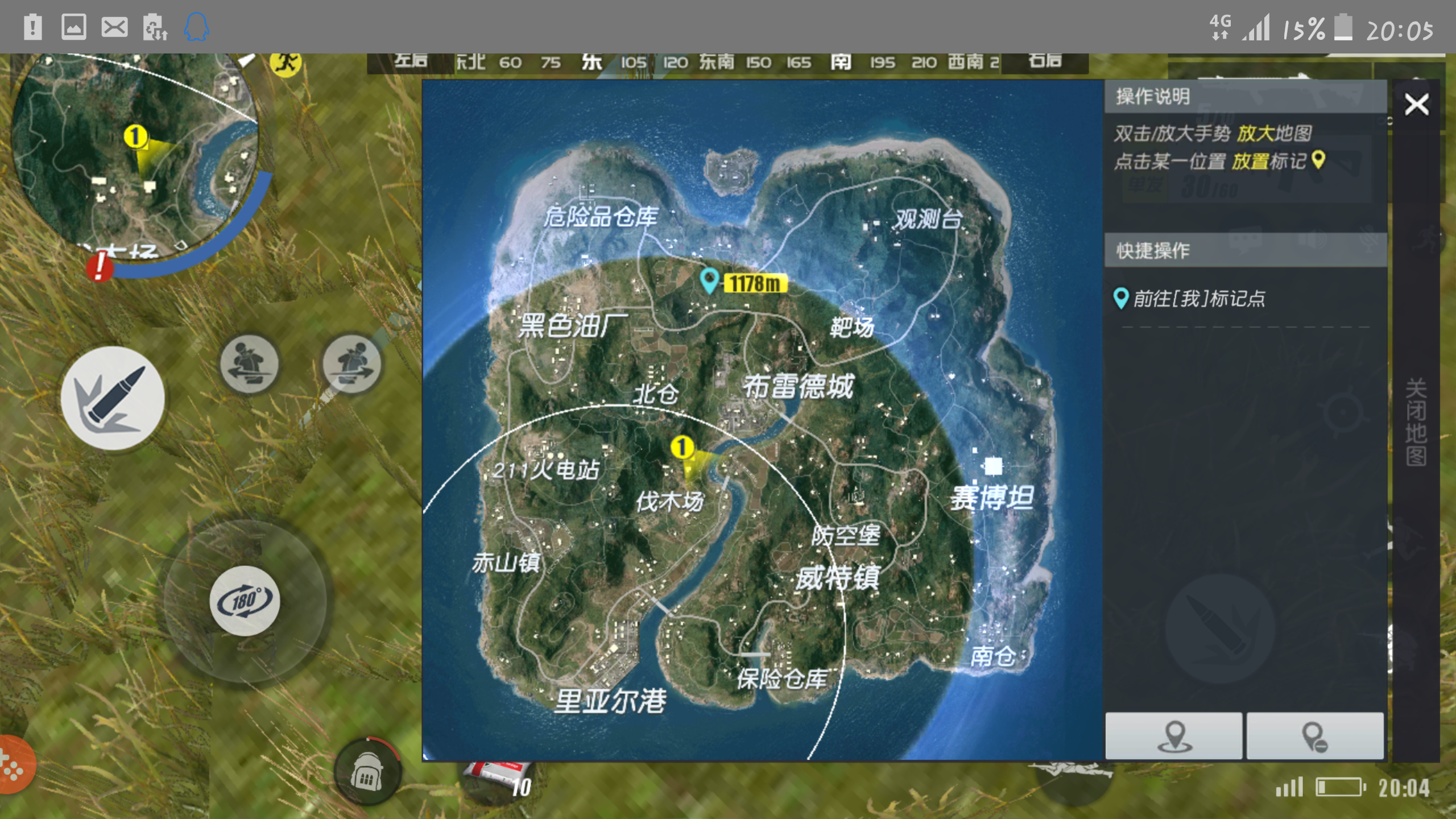Click the place-marker pin button
The width and height of the screenshot is (1456, 819).
(x=1173, y=736)
